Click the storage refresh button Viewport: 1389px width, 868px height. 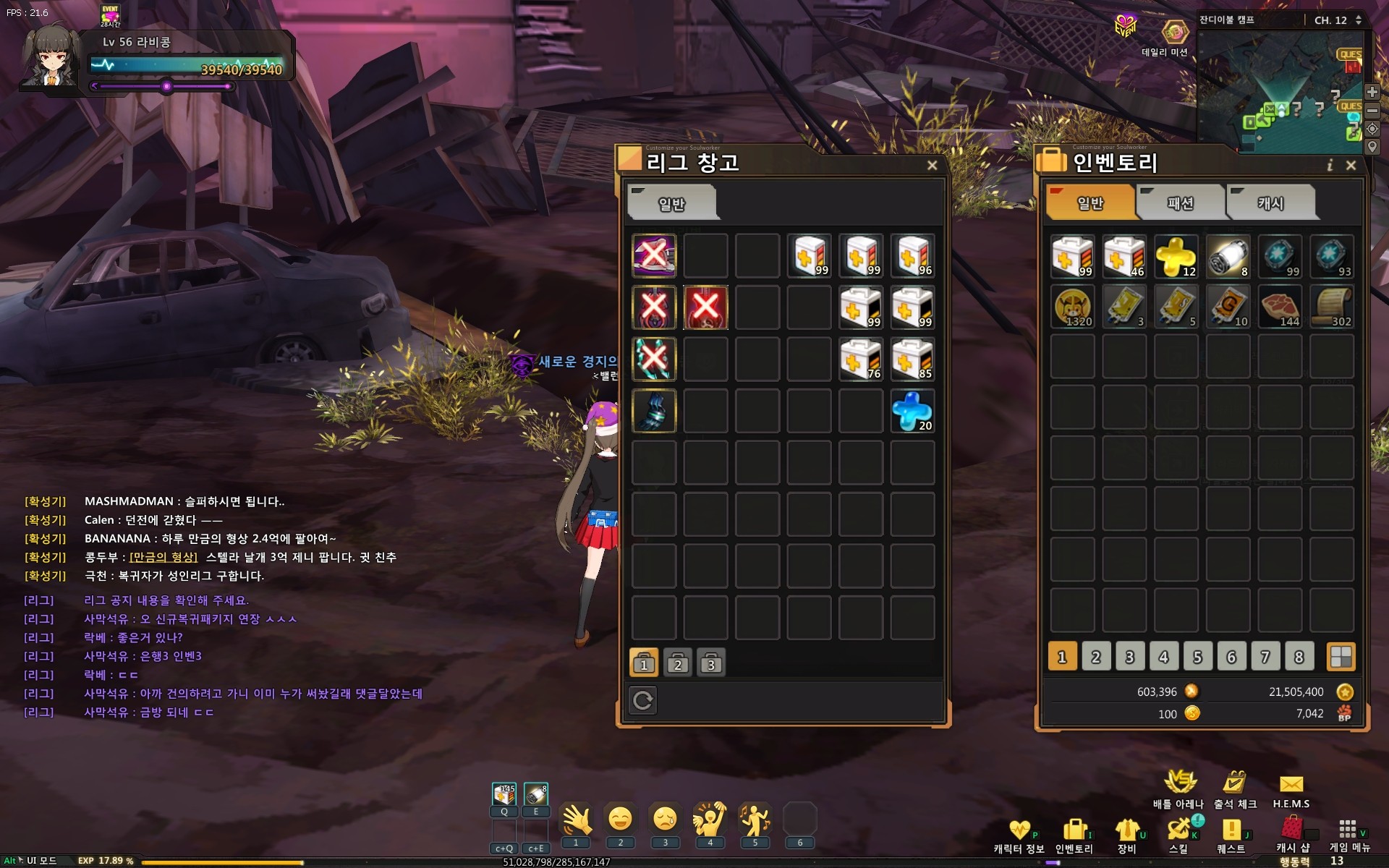click(643, 700)
